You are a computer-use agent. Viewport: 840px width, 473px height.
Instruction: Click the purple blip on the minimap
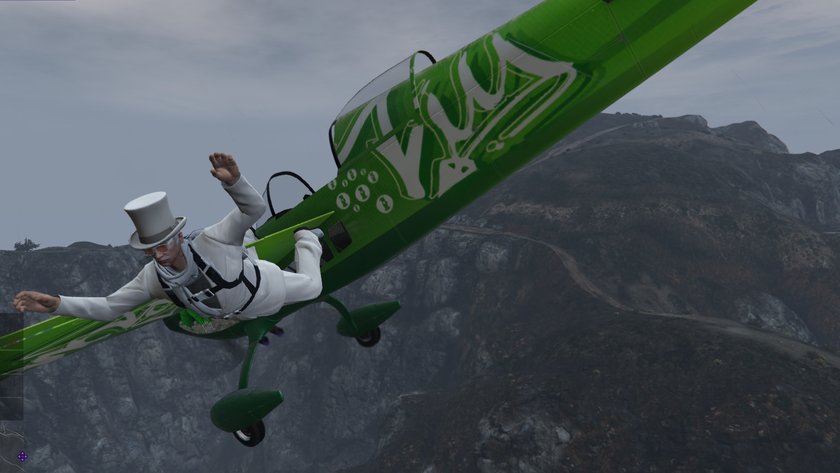click(x=22, y=457)
